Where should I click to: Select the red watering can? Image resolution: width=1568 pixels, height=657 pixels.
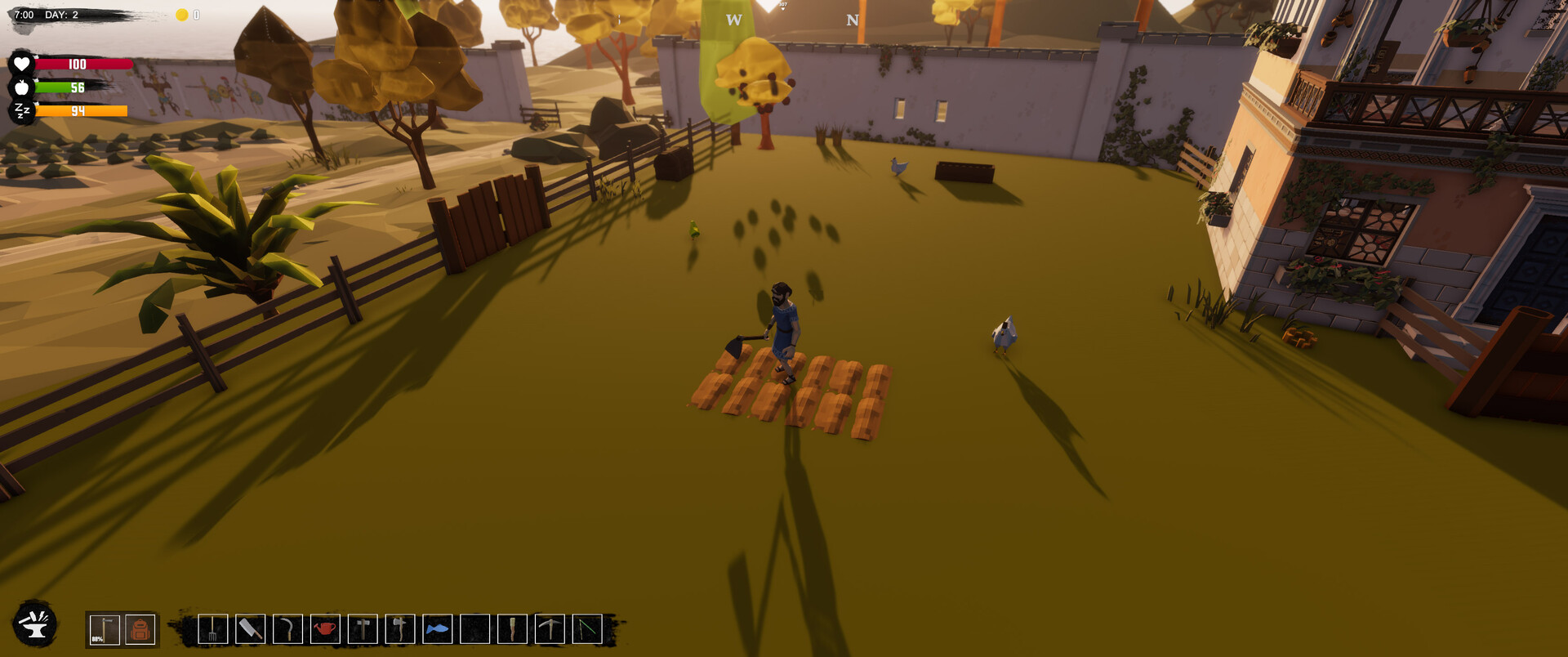[324, 629]
